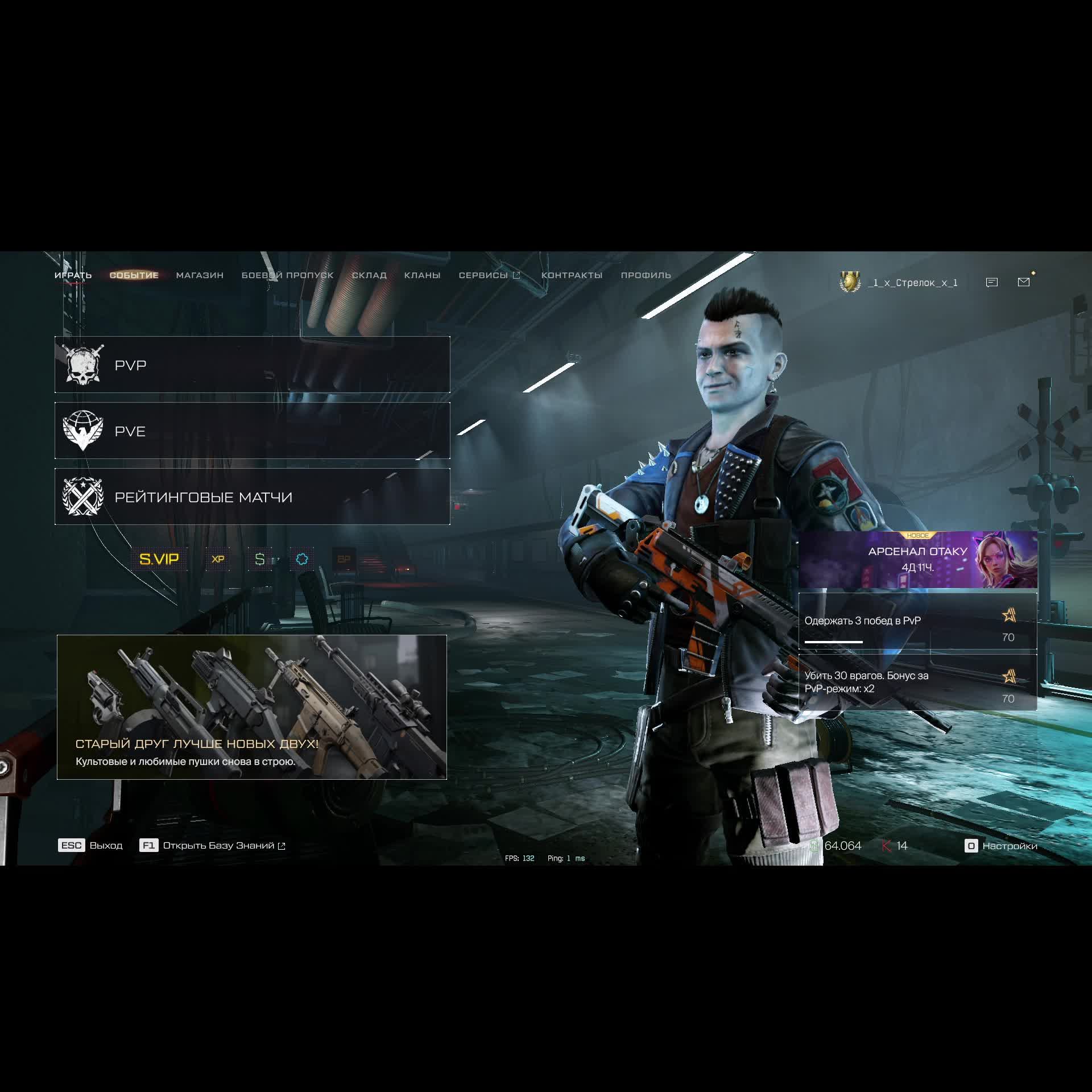Switch to the КЛАНЫ tab

(422, 275)
